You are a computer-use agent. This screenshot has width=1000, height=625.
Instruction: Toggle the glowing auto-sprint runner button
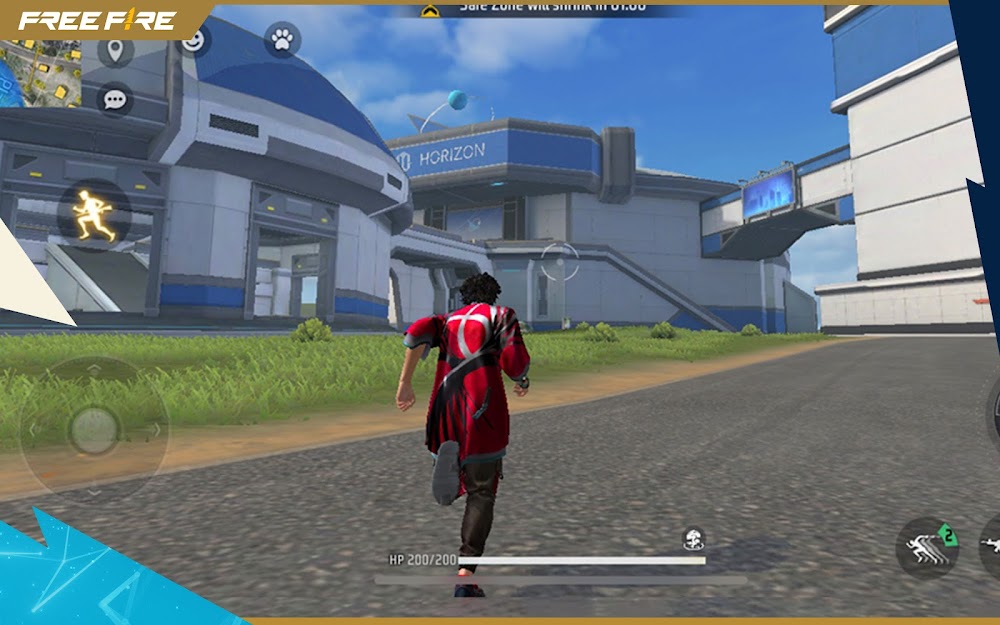(93, 215)
